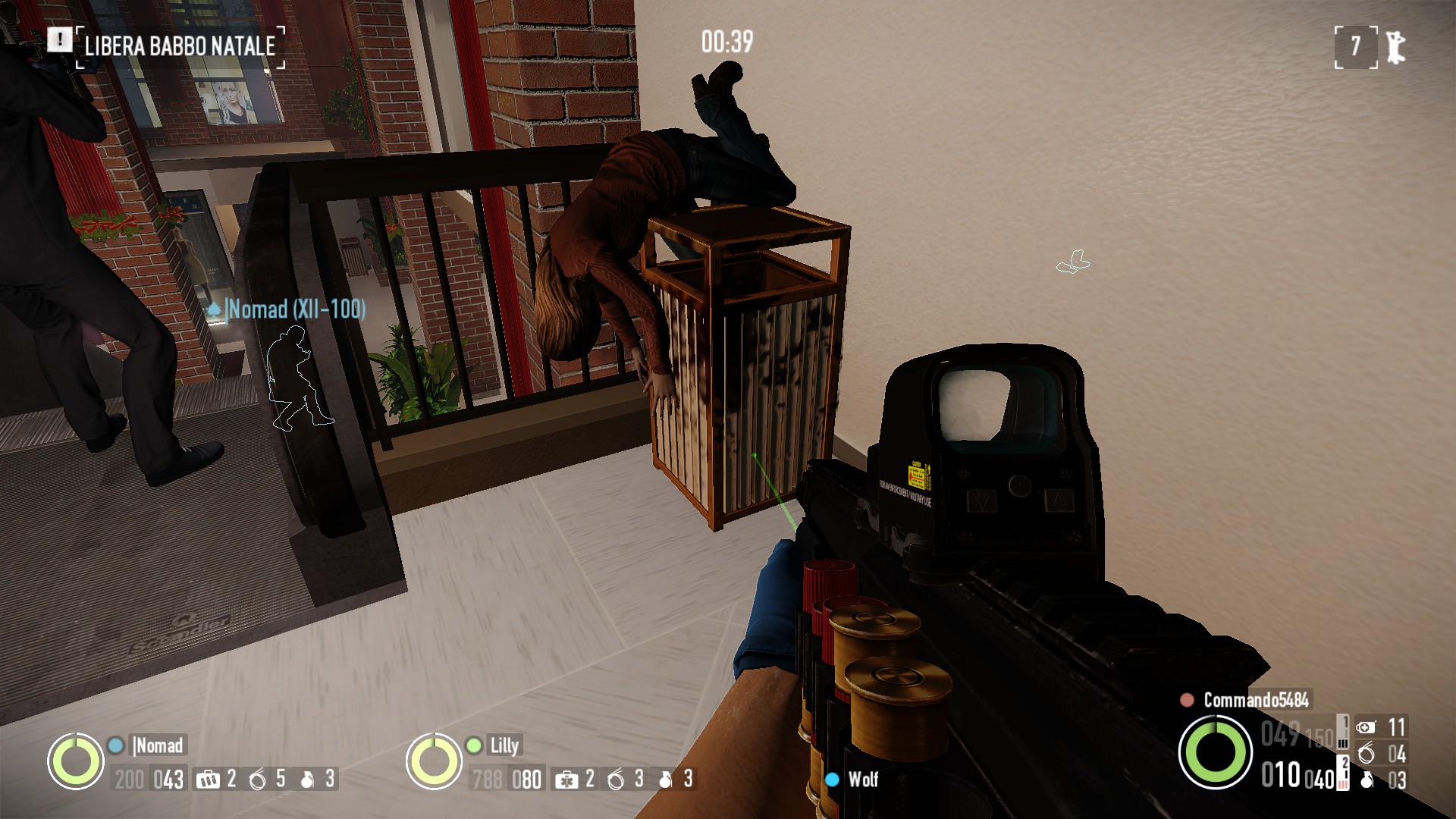Select the hostage counter icon
The width and height of the screenshot is (1456, 819).
coord(1396,47)
